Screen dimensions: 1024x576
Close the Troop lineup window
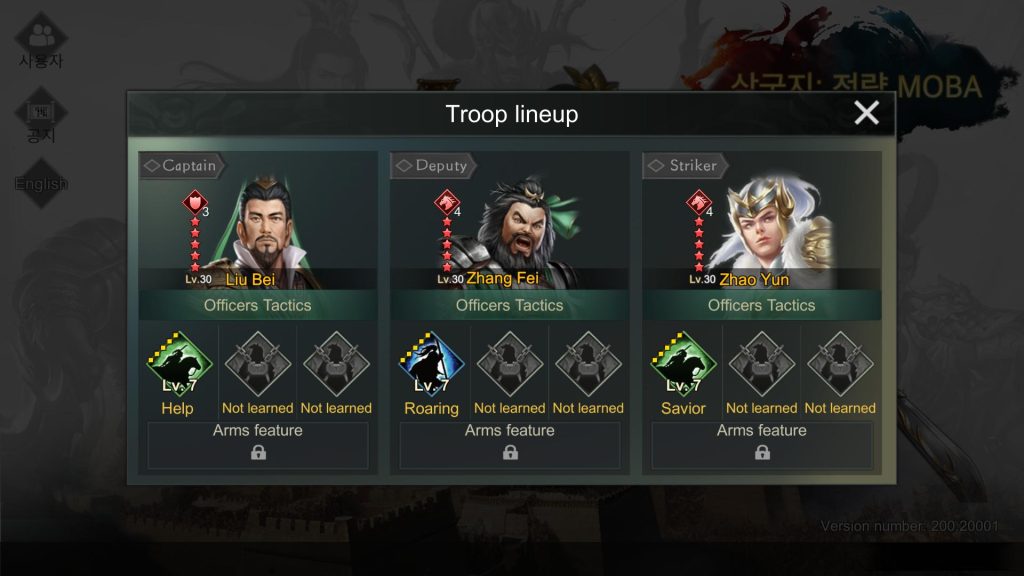[x=866, y=113]
